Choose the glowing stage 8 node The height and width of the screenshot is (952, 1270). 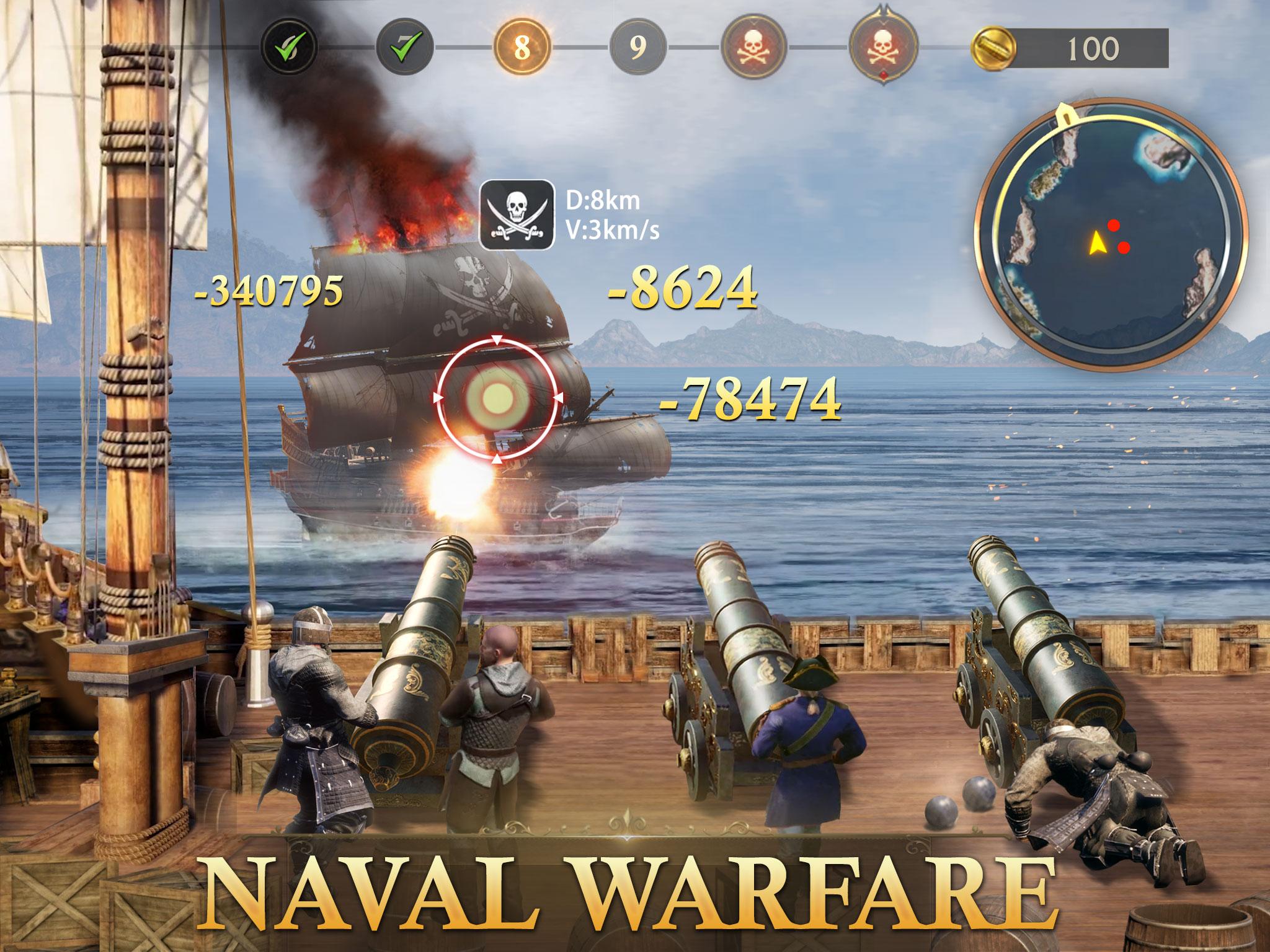click(522, 47)
